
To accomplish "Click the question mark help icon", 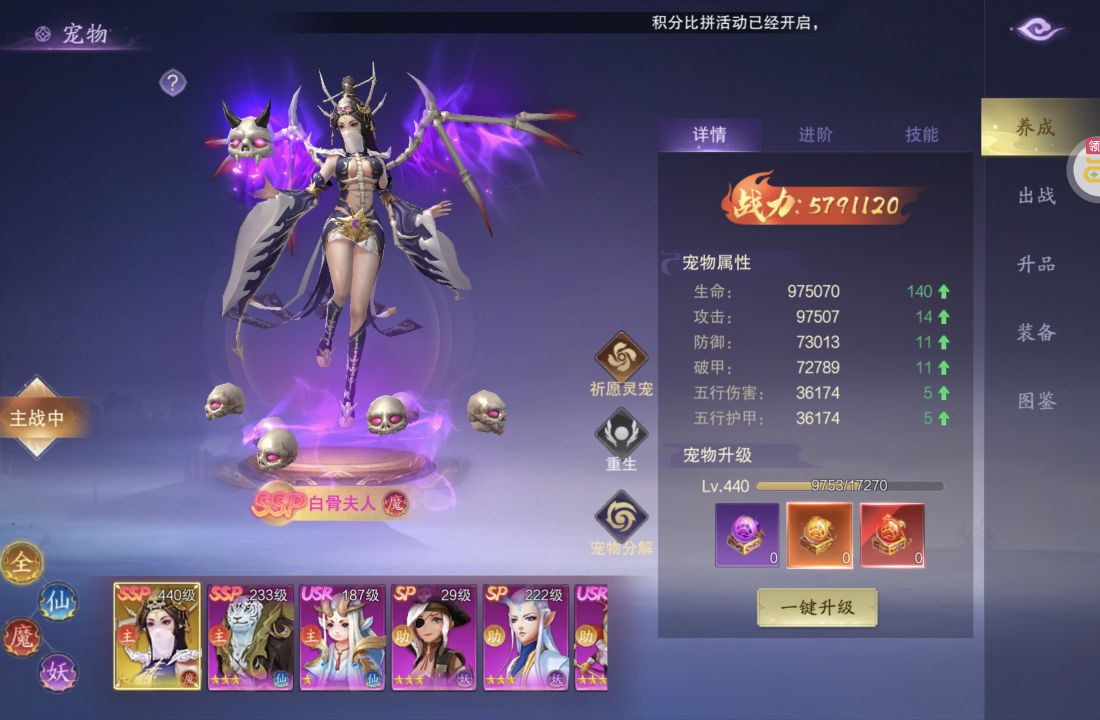I will [x=173, y=83].
